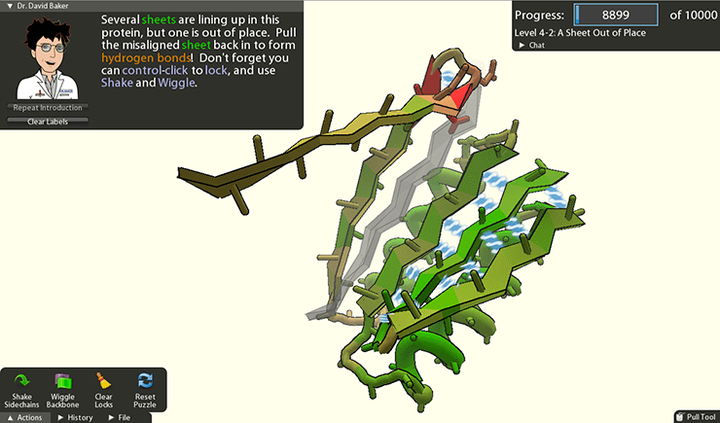
Task: Switch to the History tab
Action: coord(76,417)
